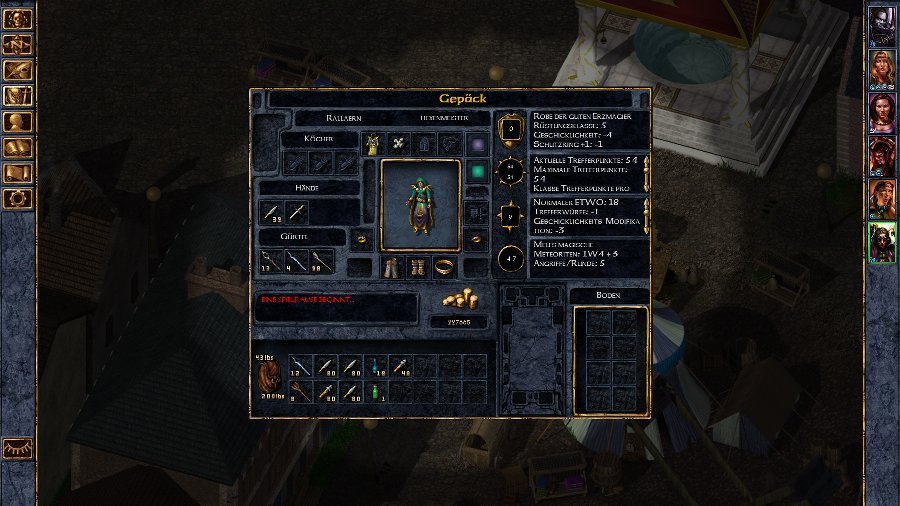This screenshot has height=506, width=900.
Task: Select the glowing green amulet slot
Action: pos(477,171)
